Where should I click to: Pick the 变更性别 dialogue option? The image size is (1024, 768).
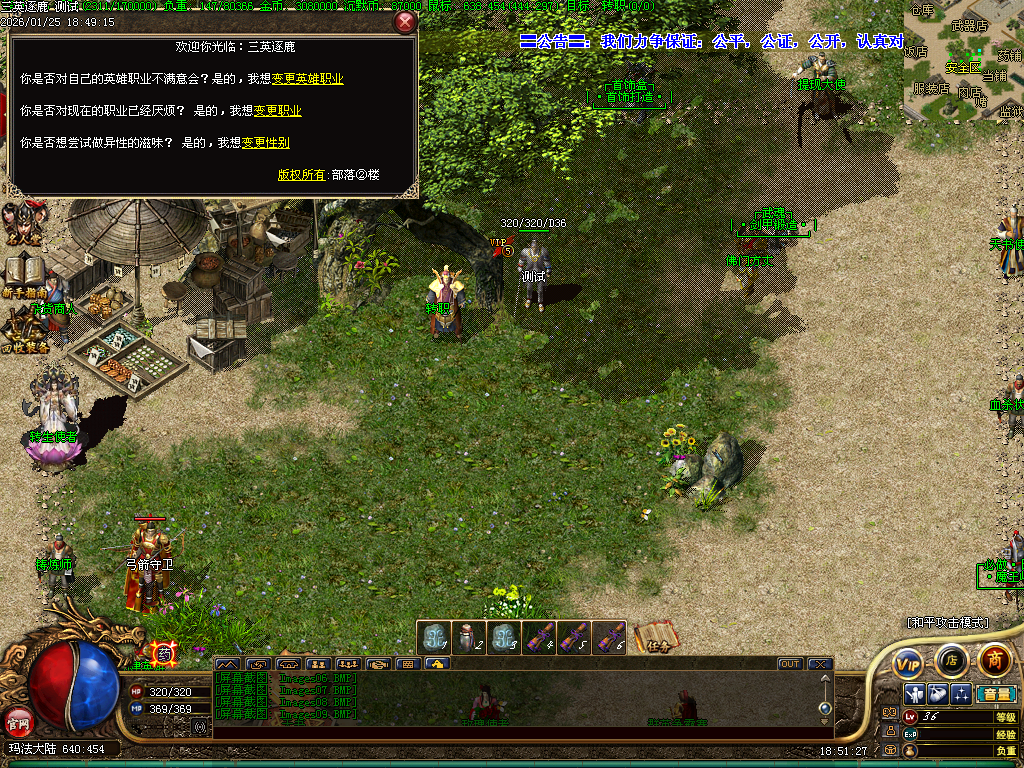pyautogui.click(x=265, y=143)
